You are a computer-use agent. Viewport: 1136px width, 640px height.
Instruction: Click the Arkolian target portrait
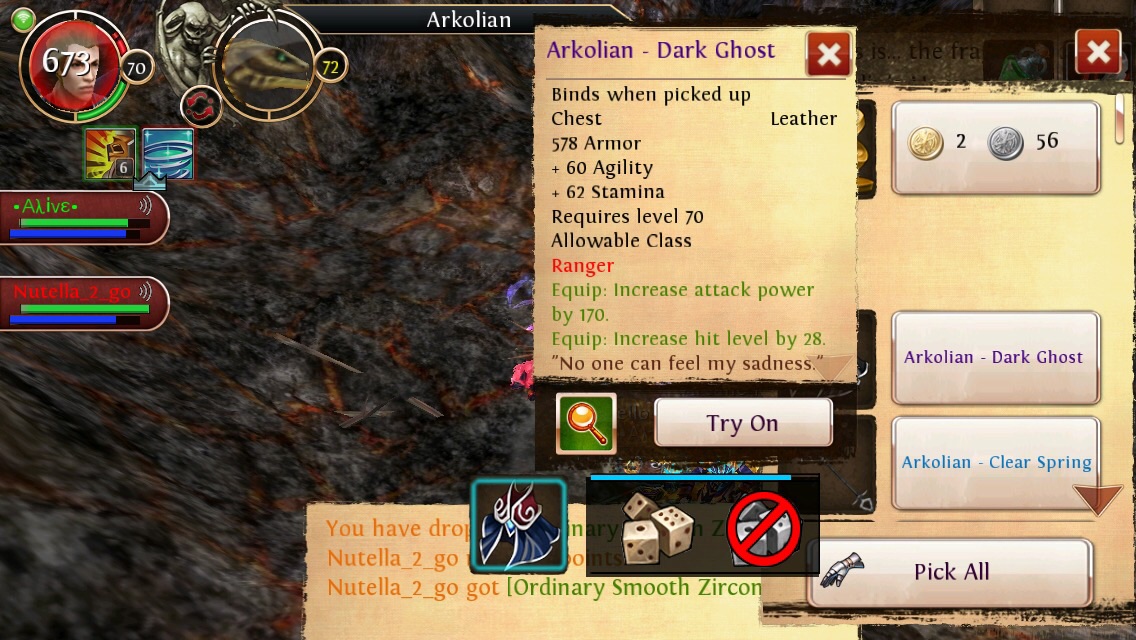tap(268, 64)
